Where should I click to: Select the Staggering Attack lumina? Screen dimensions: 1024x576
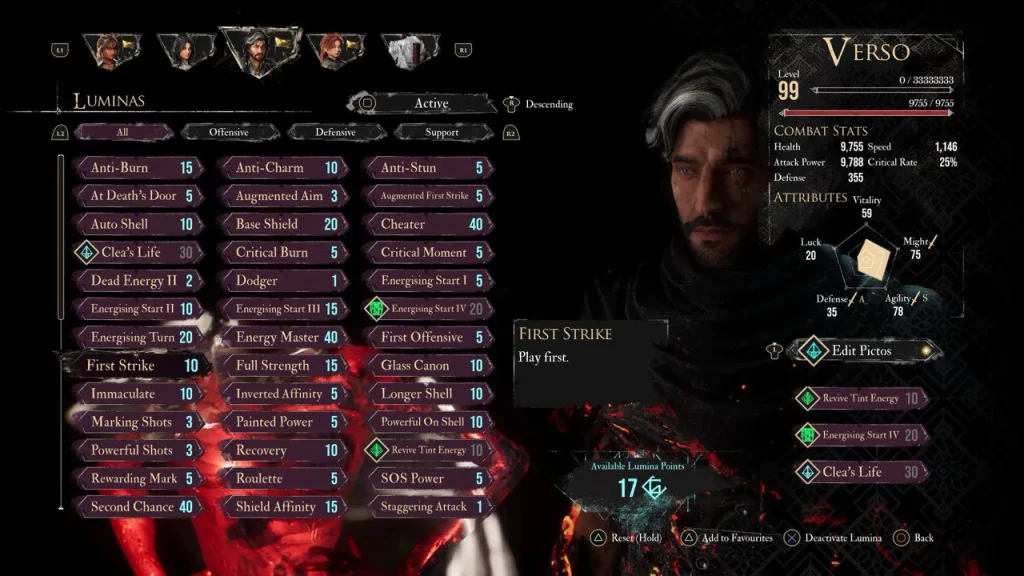click(427, 507)
